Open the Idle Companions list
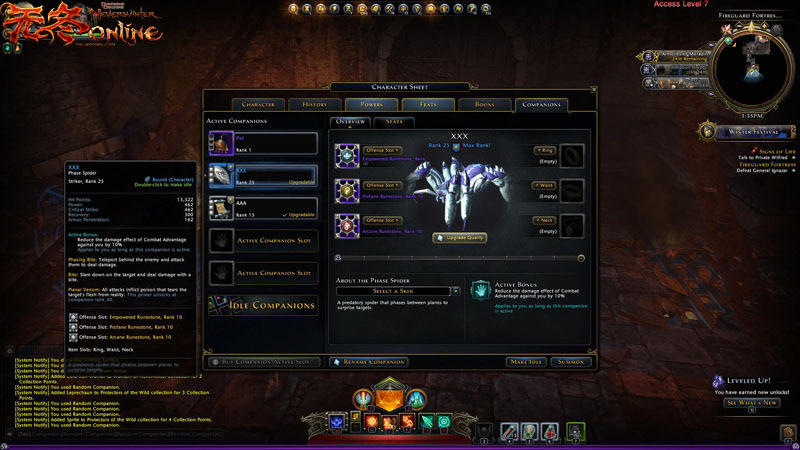The width and height of the screenshot is (800, 450). (x=262, y=305)
